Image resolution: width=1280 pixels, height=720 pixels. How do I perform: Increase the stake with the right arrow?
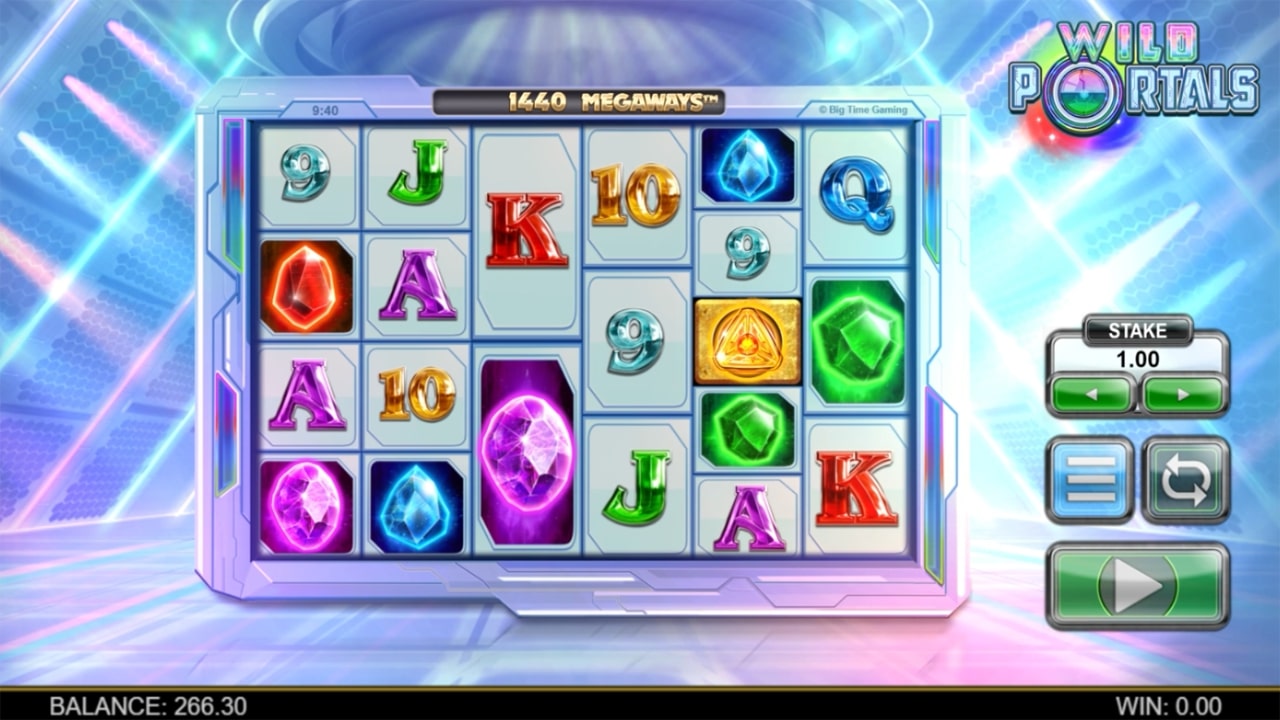click(x=1184, y=394)
